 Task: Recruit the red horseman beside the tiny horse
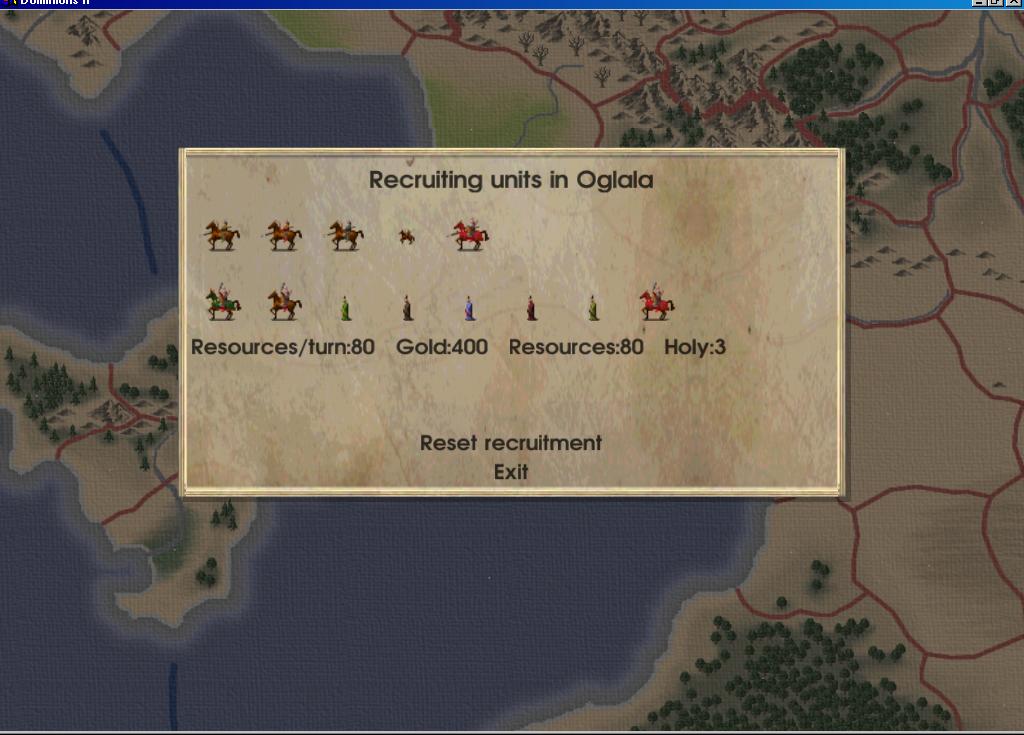(x=468, y=236)
